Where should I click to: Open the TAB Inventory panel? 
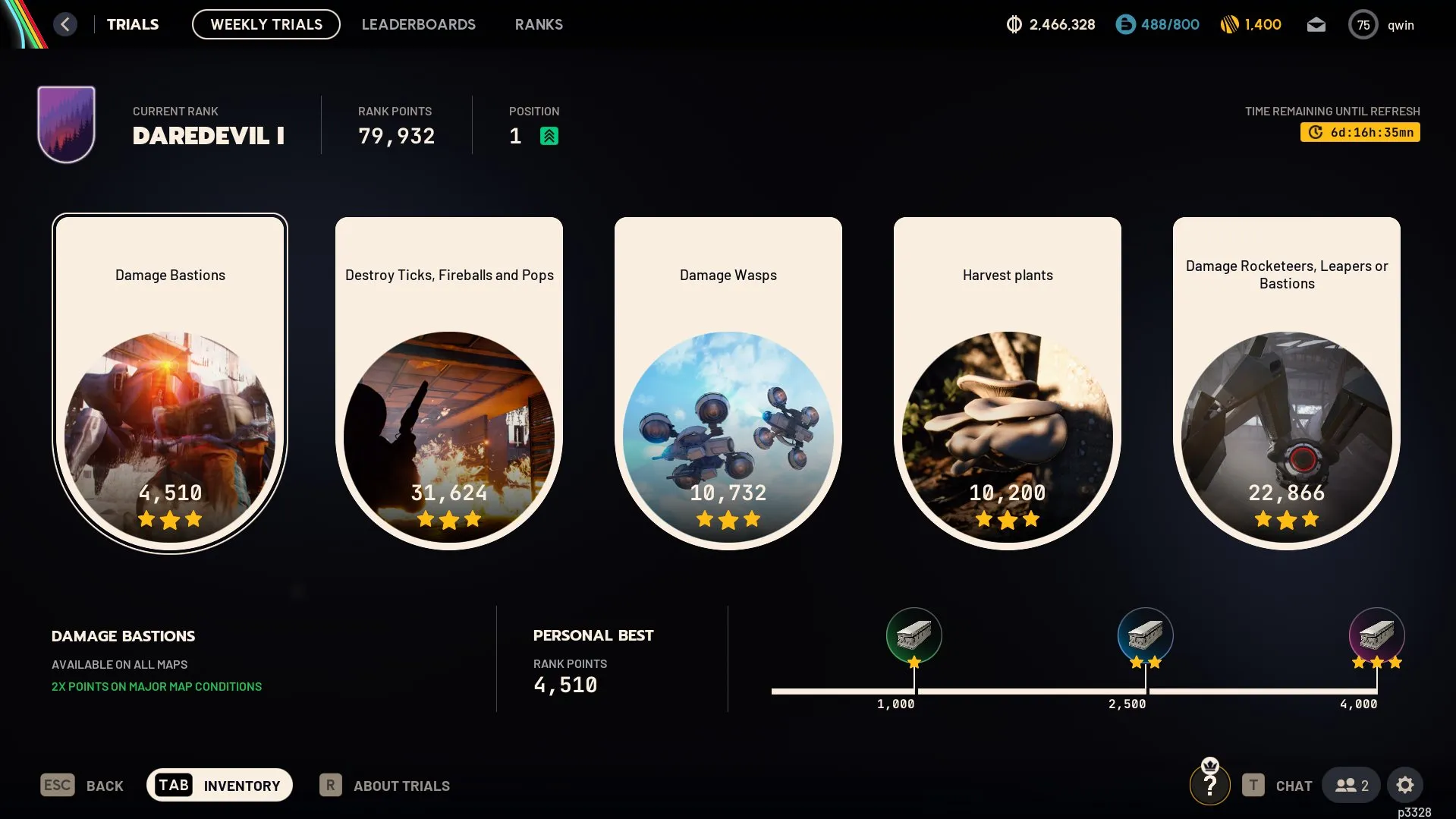click(x=219, y=785)
